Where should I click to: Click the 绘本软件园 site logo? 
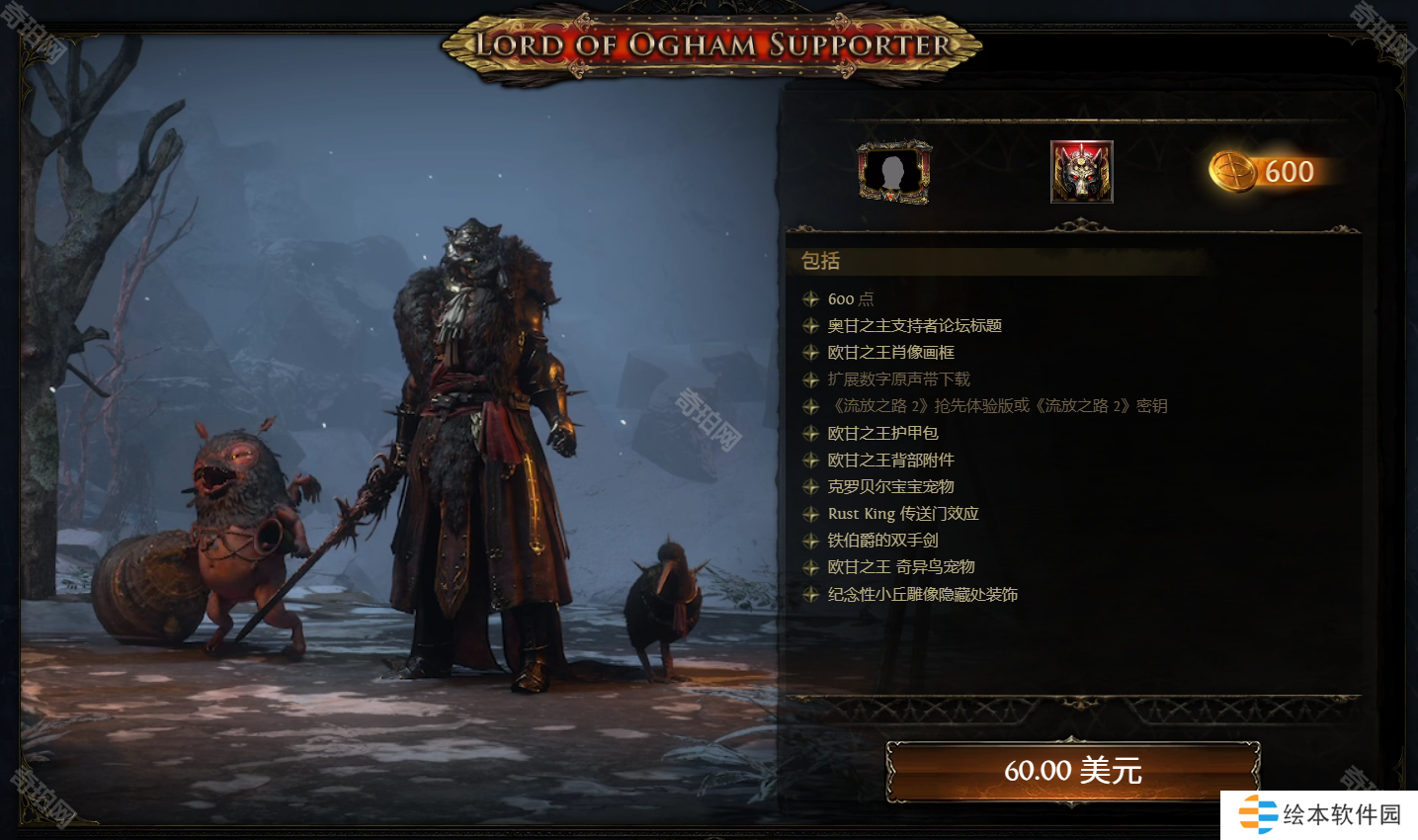pyautogui.click(x=1319, y=814)
